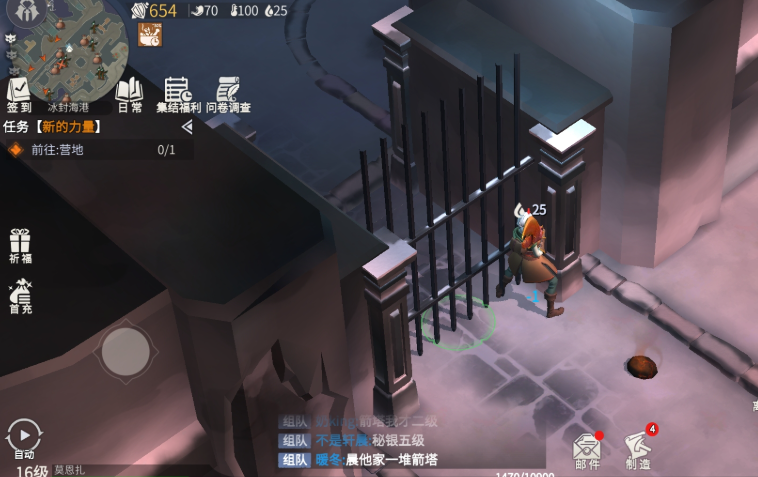Screen dimensions: 758x477
Task: Tap the virtual joystick pad
Action: click(126, 351)
